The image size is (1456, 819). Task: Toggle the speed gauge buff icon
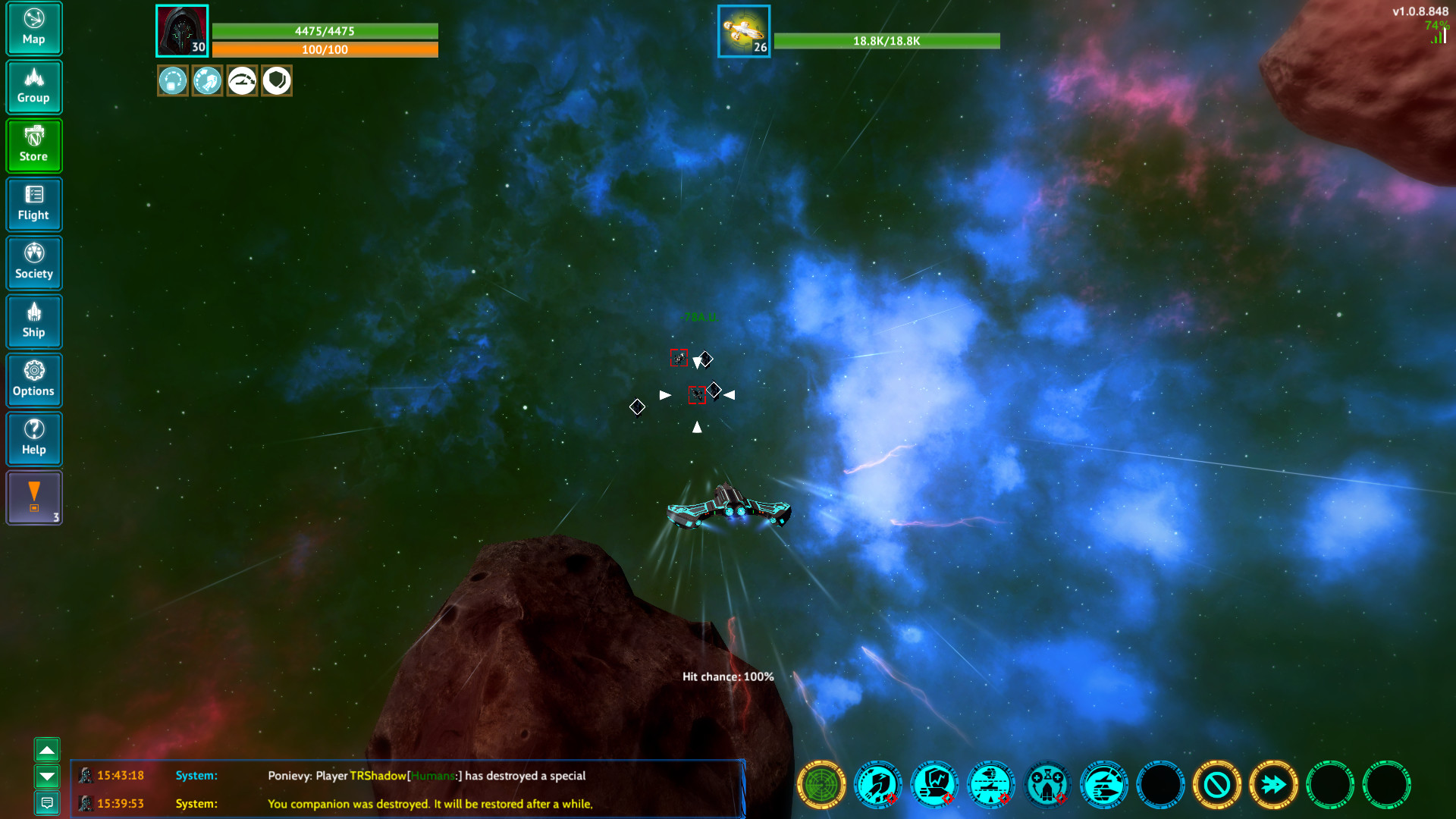tap(242, 80)
